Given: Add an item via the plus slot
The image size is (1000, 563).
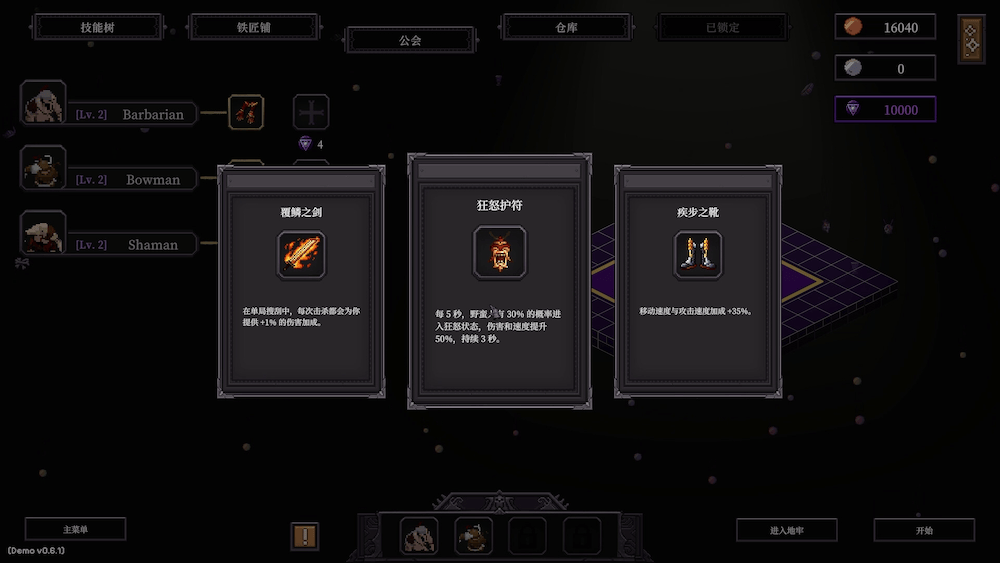Looking at the screenshot, I should click(310, 112).
